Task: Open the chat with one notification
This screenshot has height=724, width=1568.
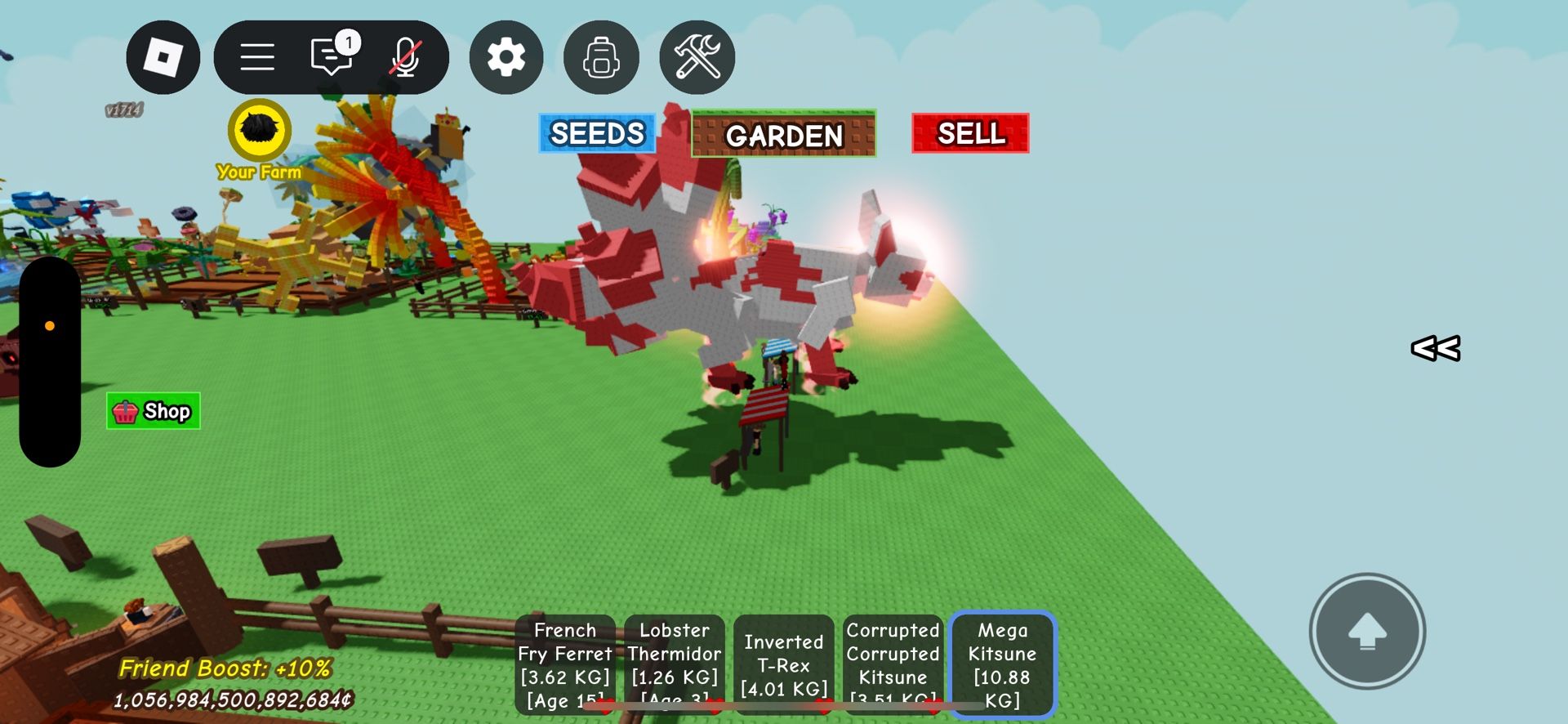Action: pyautogui.click(x=332, y=57)
